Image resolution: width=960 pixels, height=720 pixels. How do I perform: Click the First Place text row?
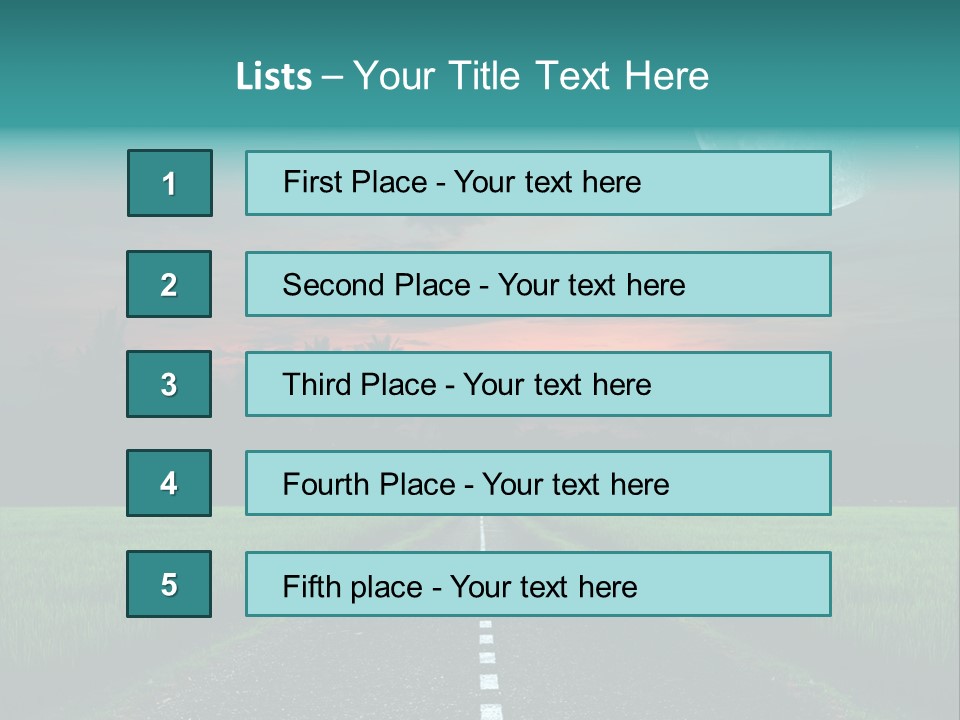pyautogui.click(x=538, y=183)
